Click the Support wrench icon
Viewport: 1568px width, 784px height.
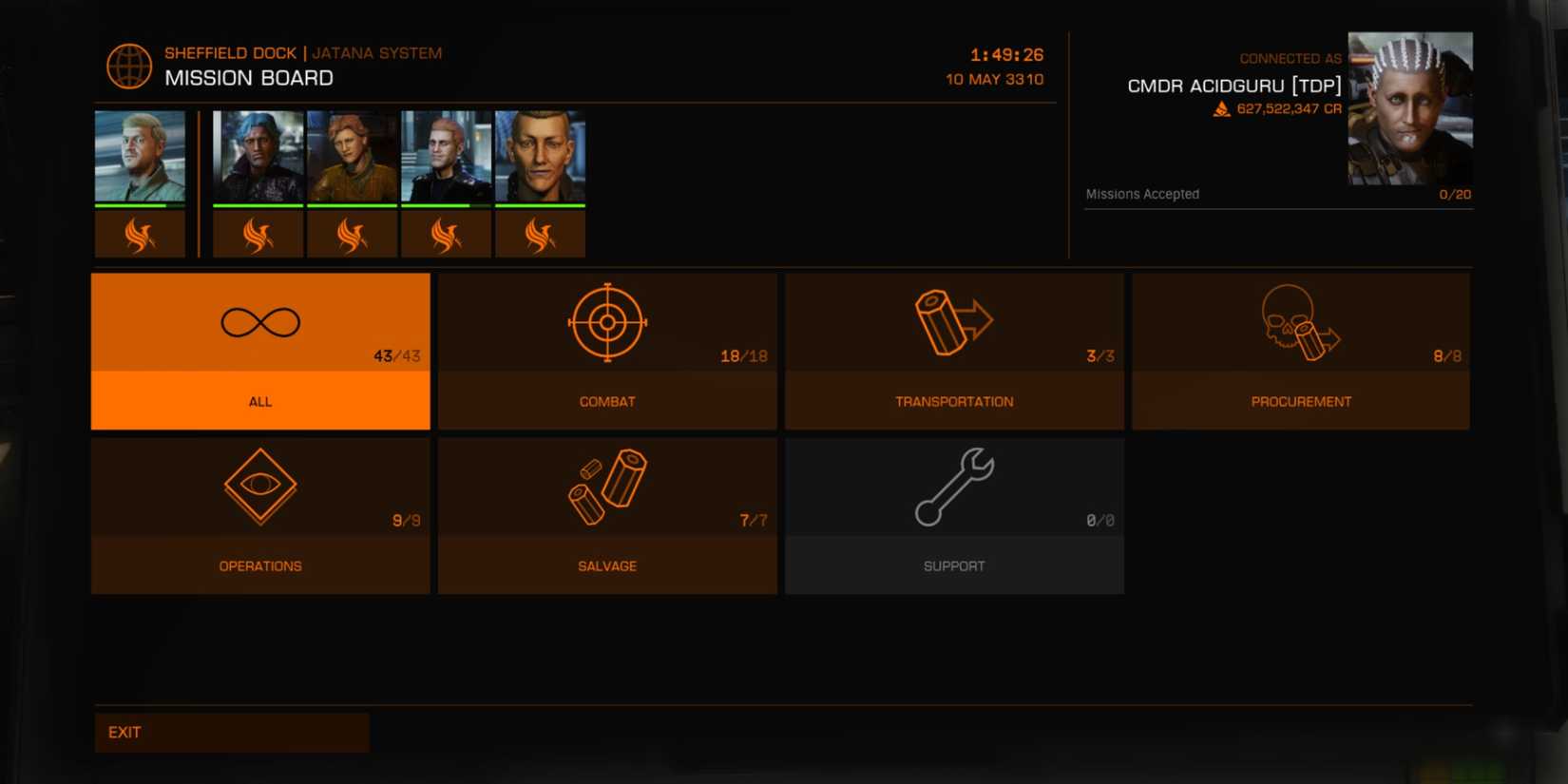point(953,487)
